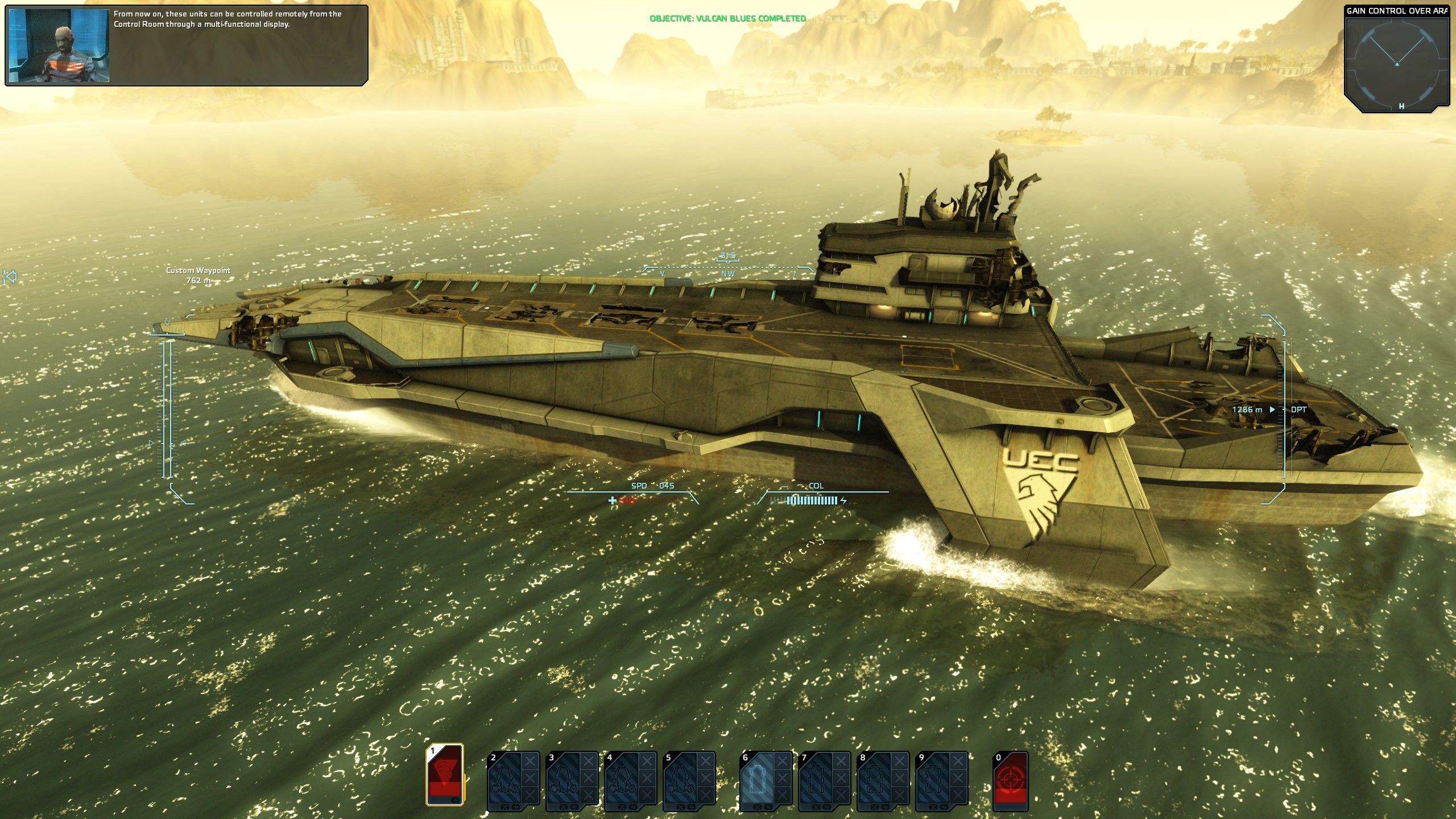Click the character portrait in the dialog box
This screenshot has width=1456, height=819.
[60, 45]
